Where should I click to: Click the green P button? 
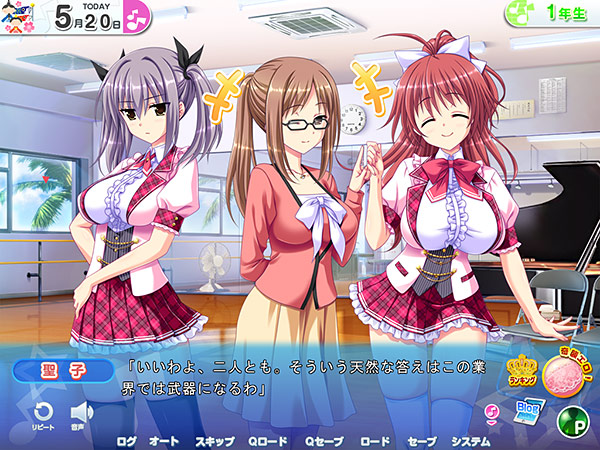571,418
